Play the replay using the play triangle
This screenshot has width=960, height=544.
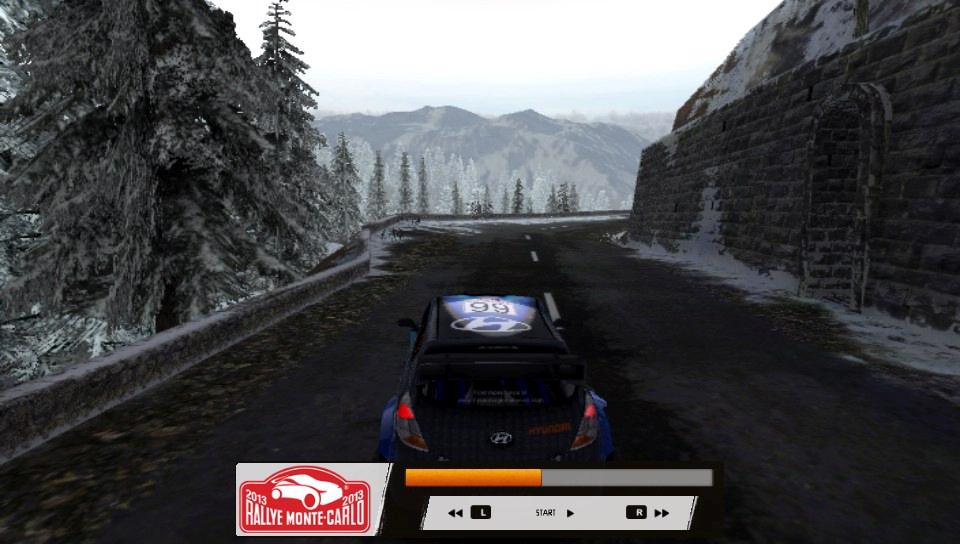coord(570,513)
